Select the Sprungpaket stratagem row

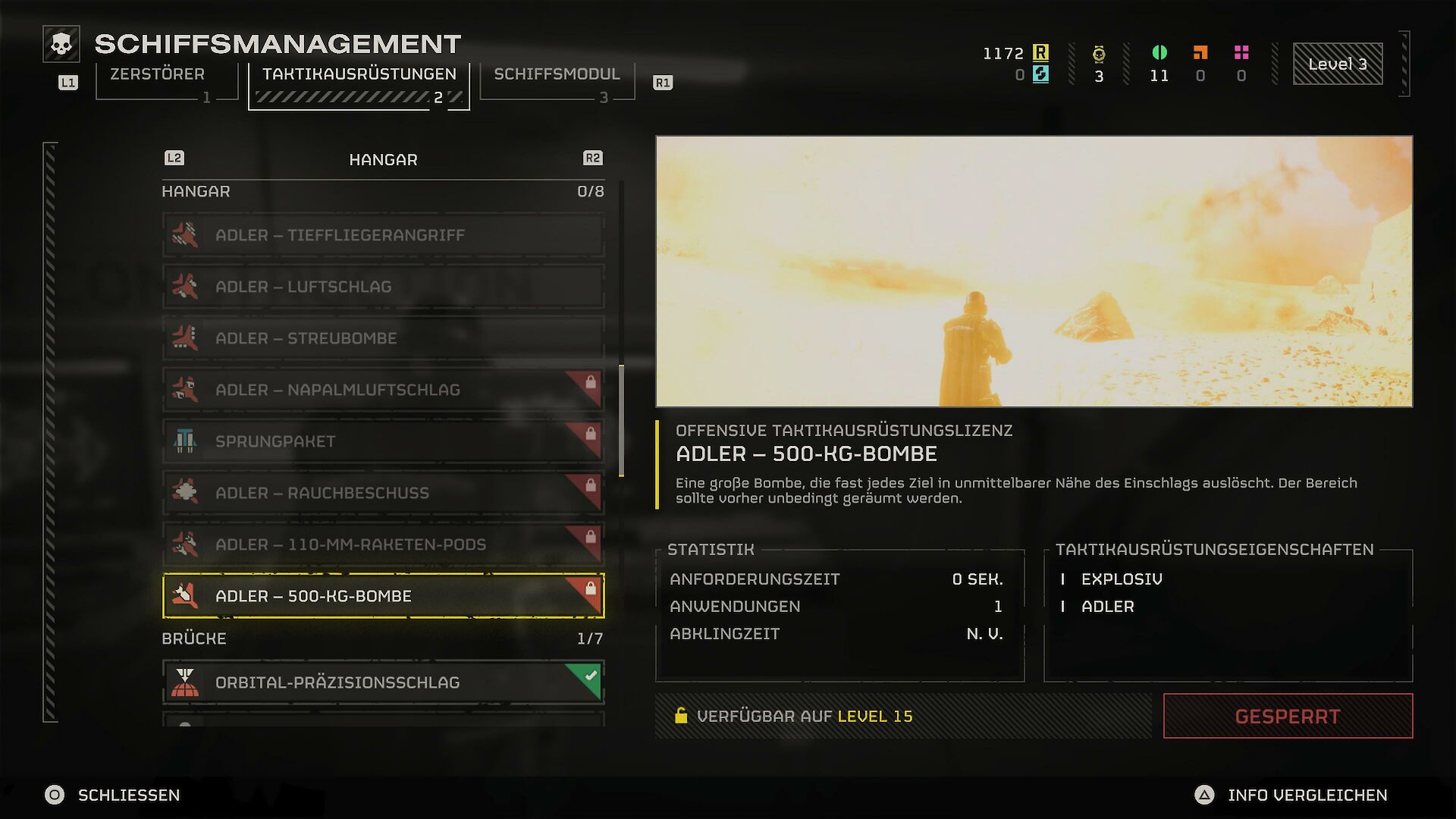tap(383, 441)
